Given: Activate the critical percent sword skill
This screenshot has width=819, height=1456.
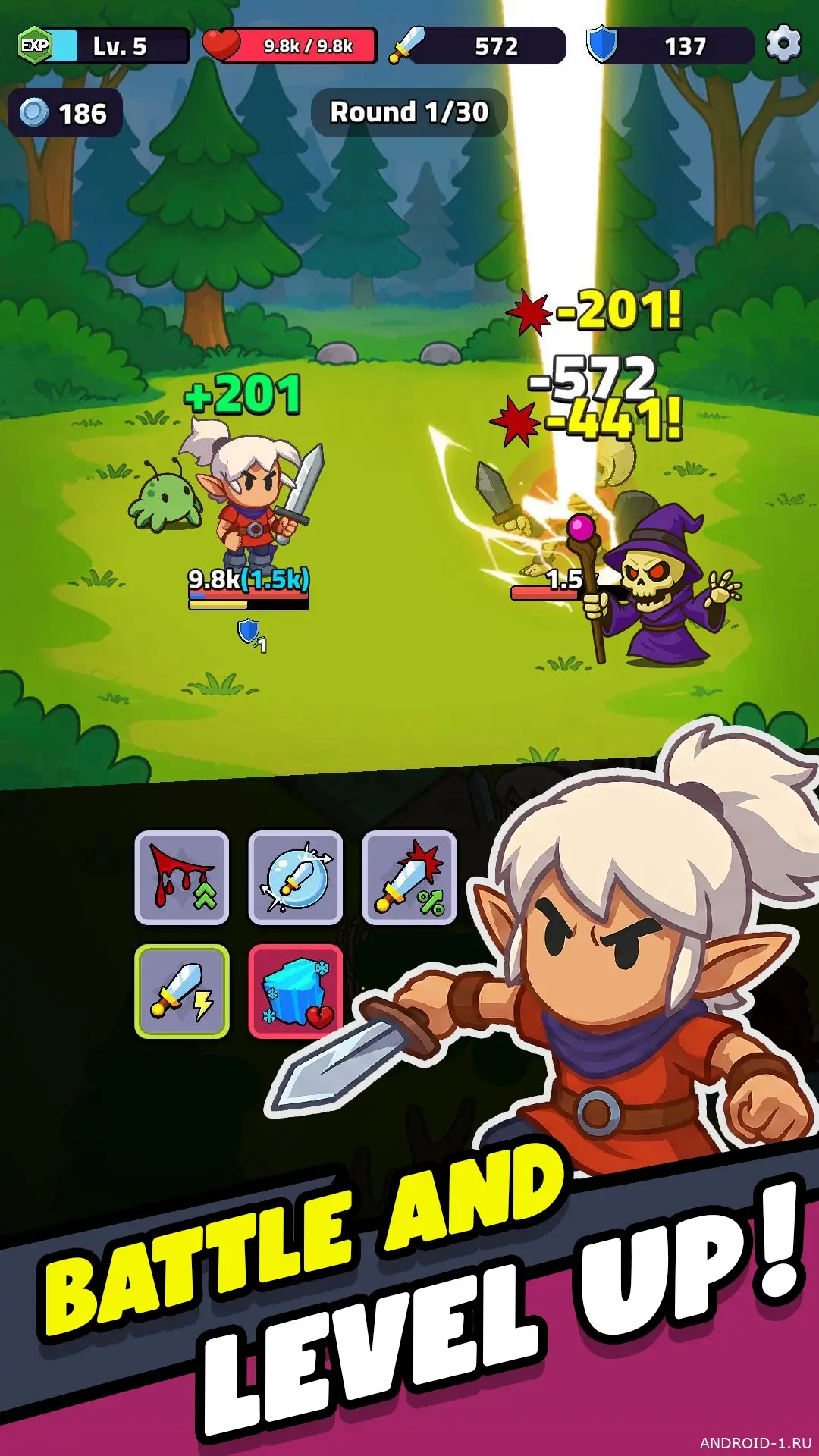Looking at the screenshot, I should [409, 878].
